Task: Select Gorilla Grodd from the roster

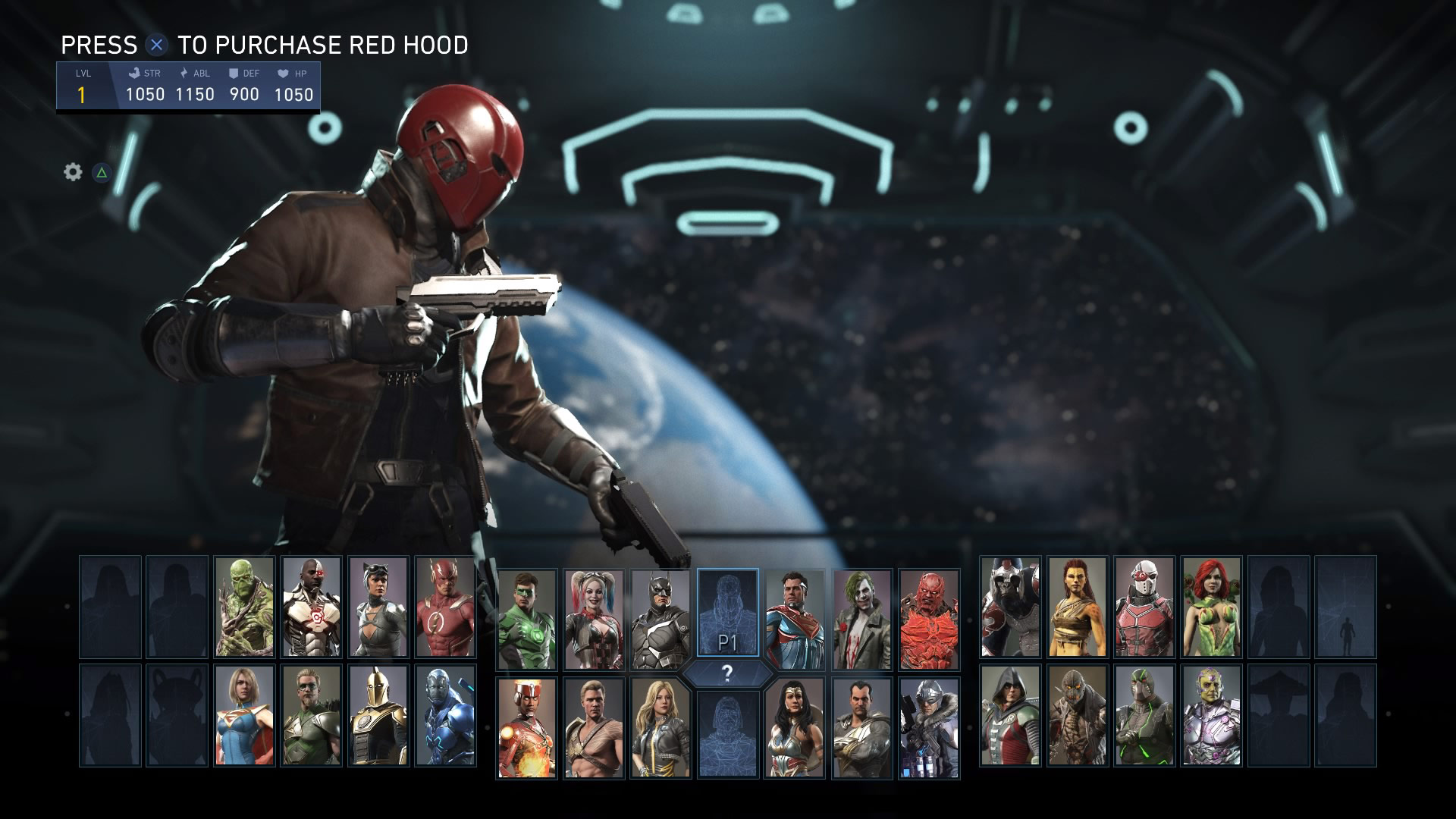Action: [x=1010, y=607]
